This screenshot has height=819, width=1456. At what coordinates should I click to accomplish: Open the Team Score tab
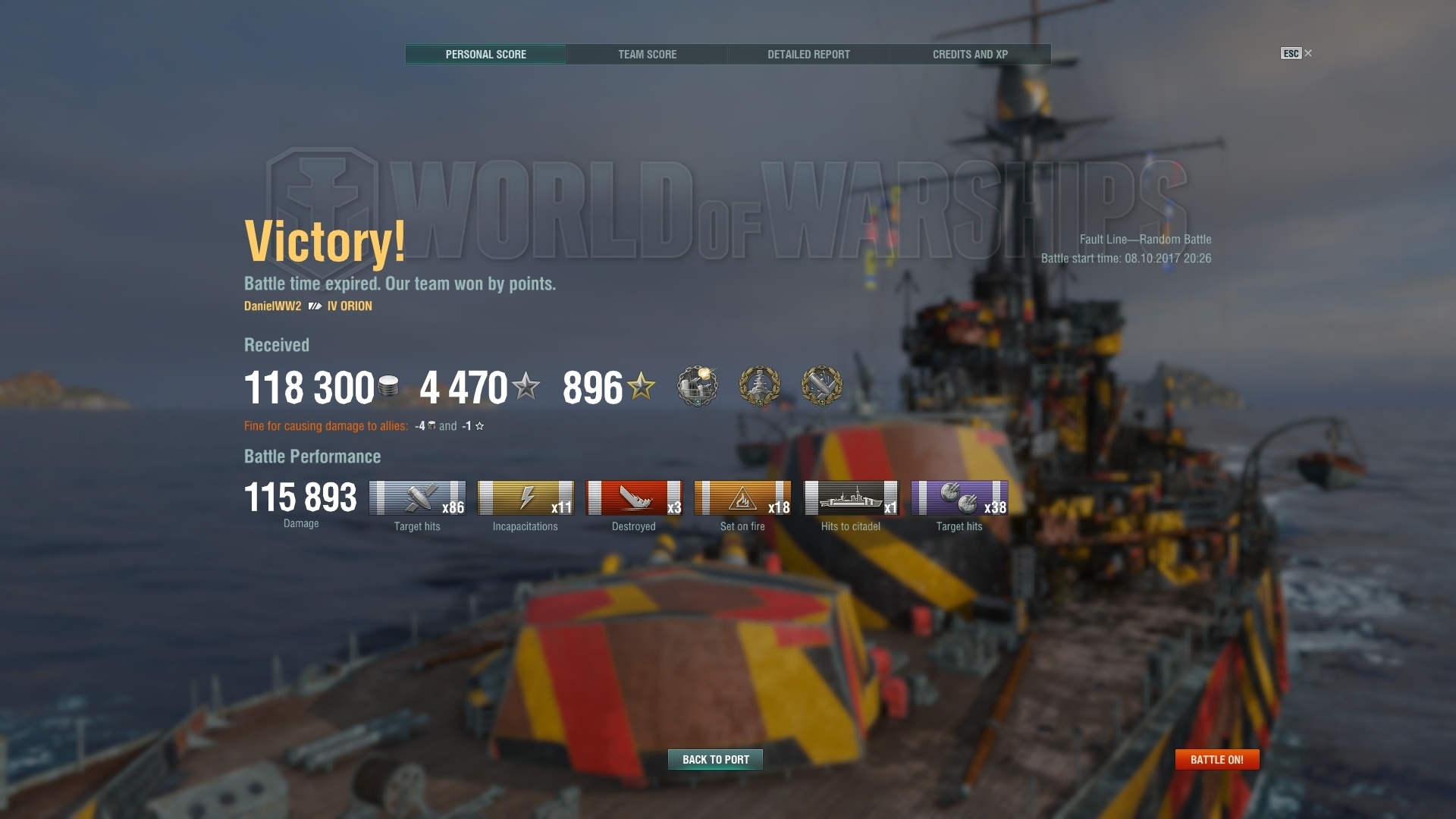coord(647,55)
